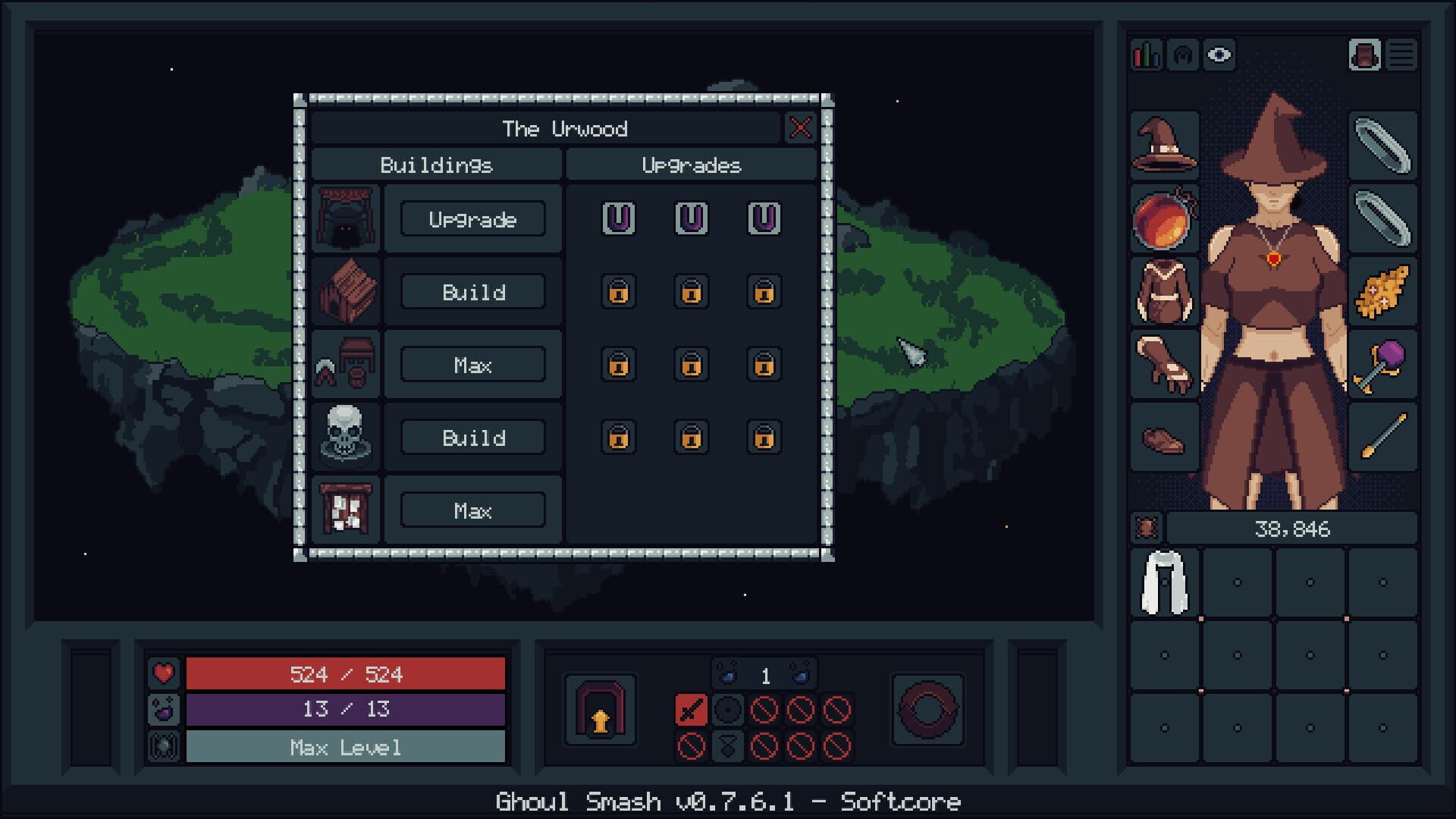
Task: Select the wooden hut building icon
Action: click(345, 292)
